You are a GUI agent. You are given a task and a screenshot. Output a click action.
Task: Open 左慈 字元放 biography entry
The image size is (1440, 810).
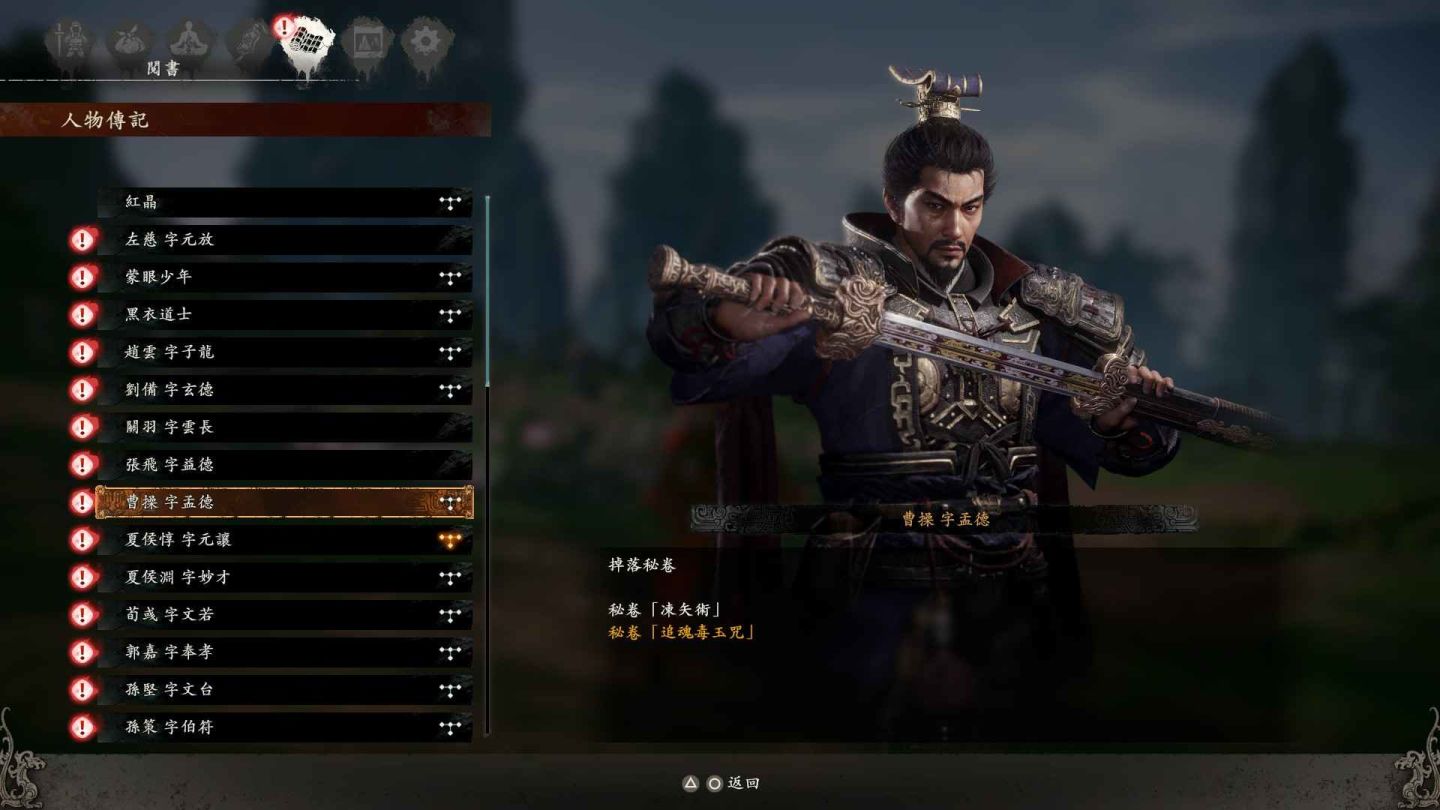pos(284,240)
